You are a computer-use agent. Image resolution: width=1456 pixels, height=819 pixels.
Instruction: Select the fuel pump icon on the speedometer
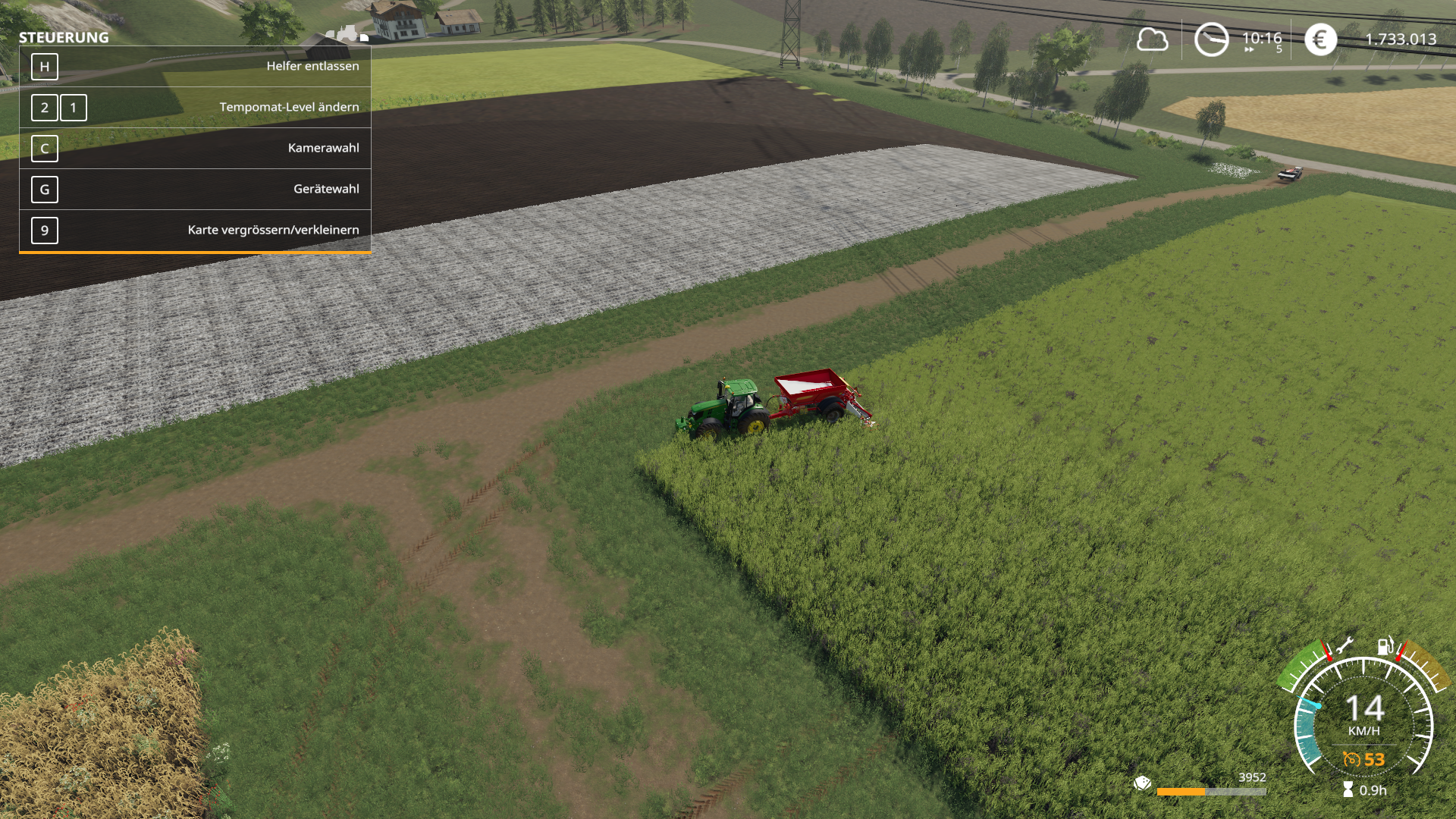pos(1385,646)
